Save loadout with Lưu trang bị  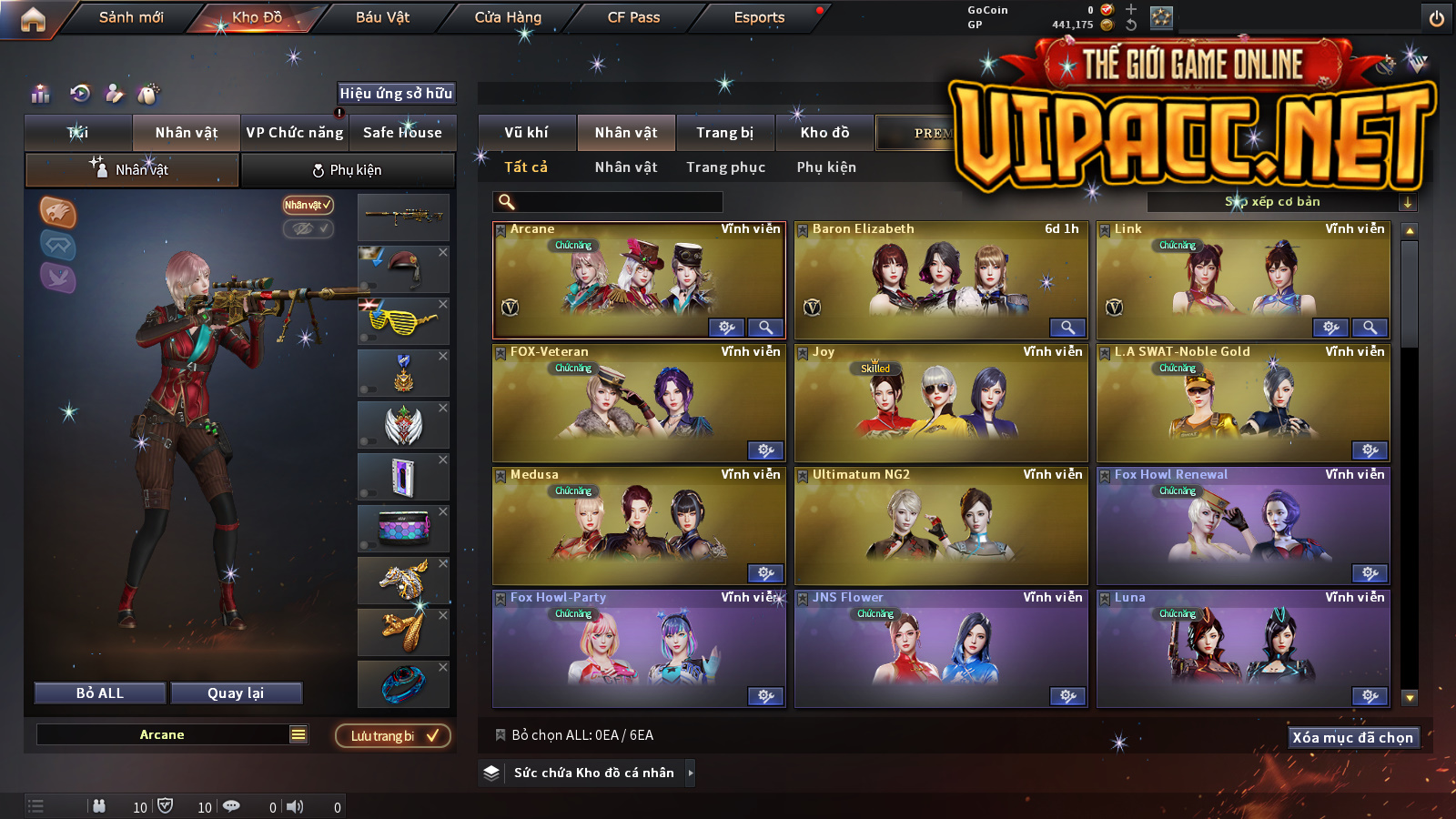[393, 736]
